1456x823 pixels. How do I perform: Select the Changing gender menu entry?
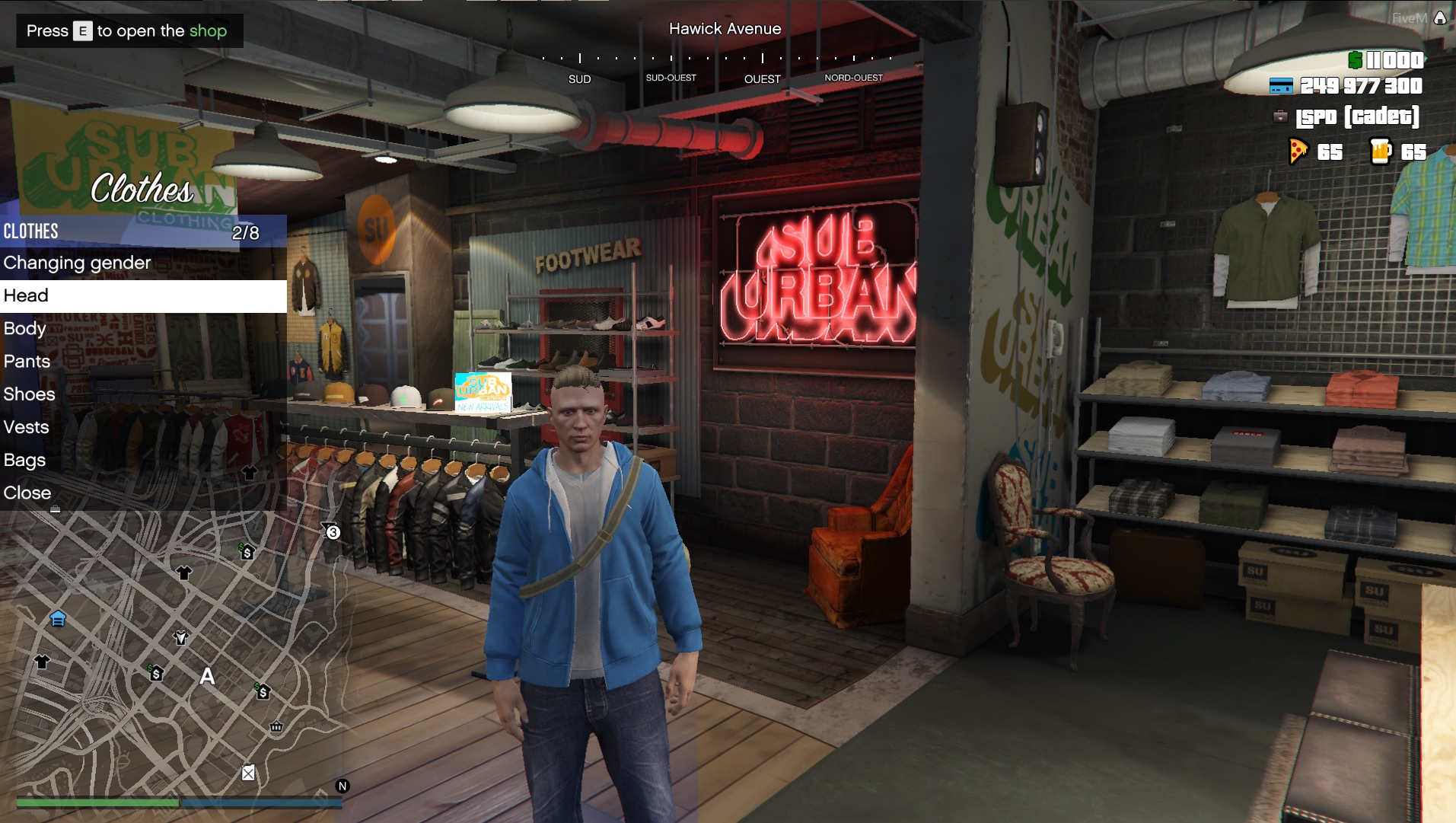(x=78, y=263)
